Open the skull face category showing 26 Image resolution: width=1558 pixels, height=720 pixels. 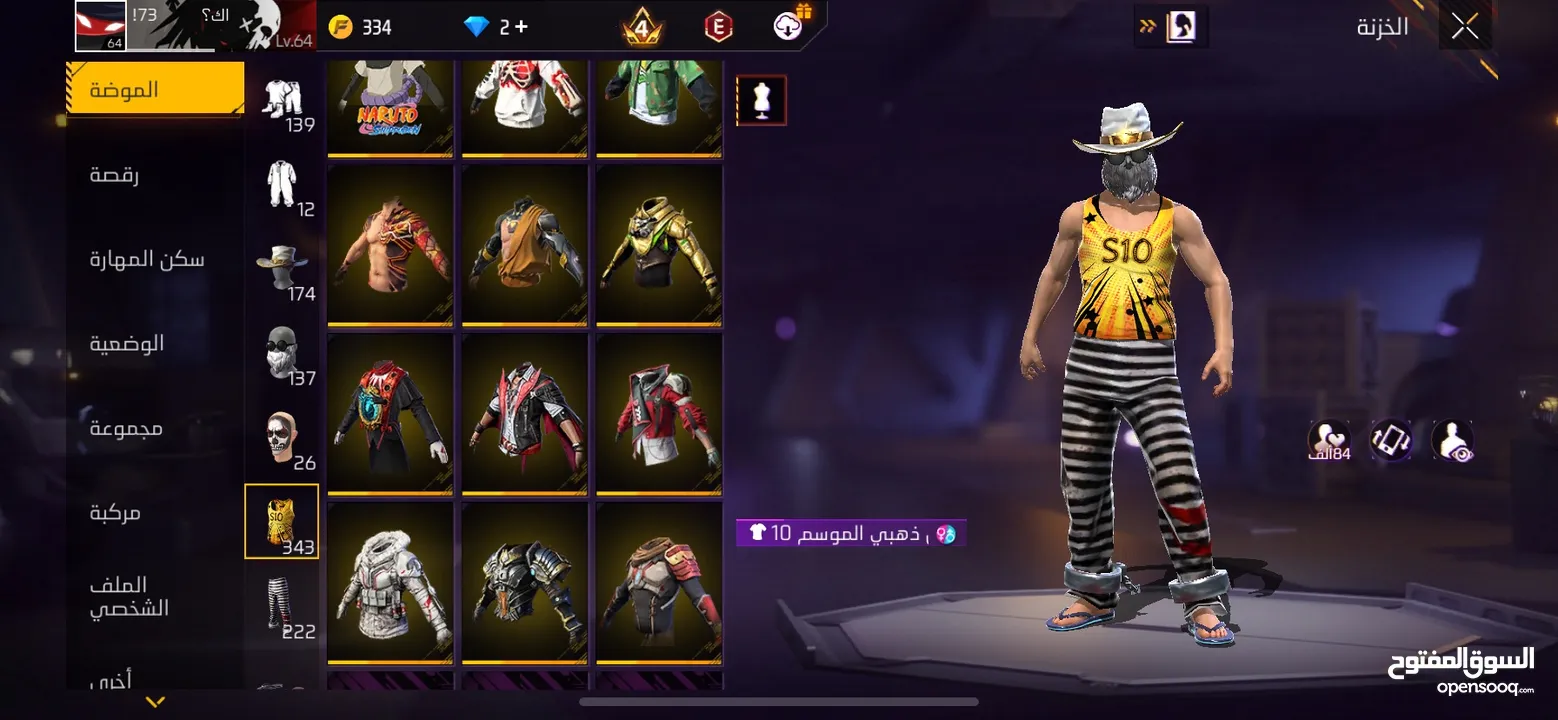coord(282,437)
